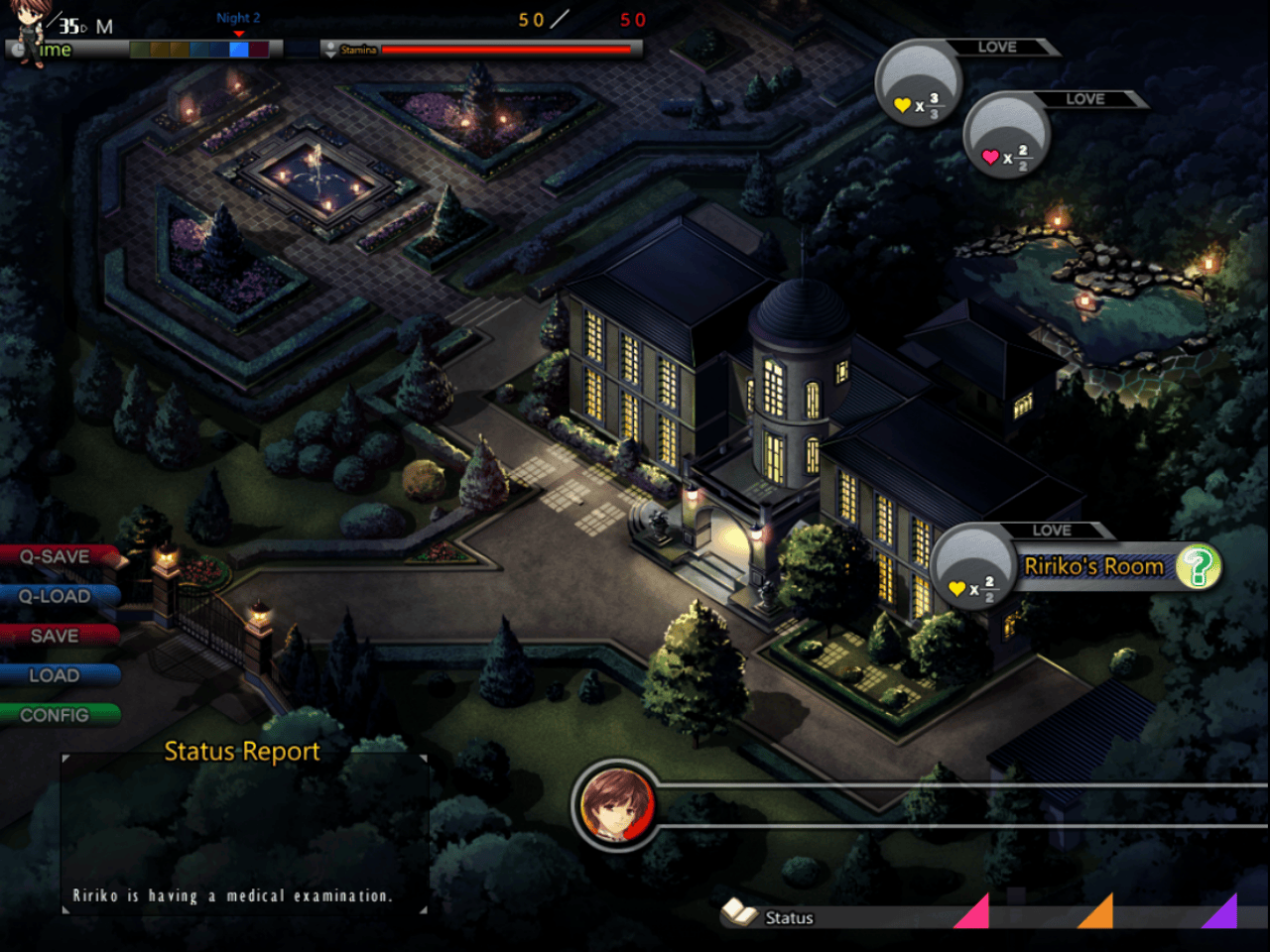Click the pink triangle marker

coord(976,914)
